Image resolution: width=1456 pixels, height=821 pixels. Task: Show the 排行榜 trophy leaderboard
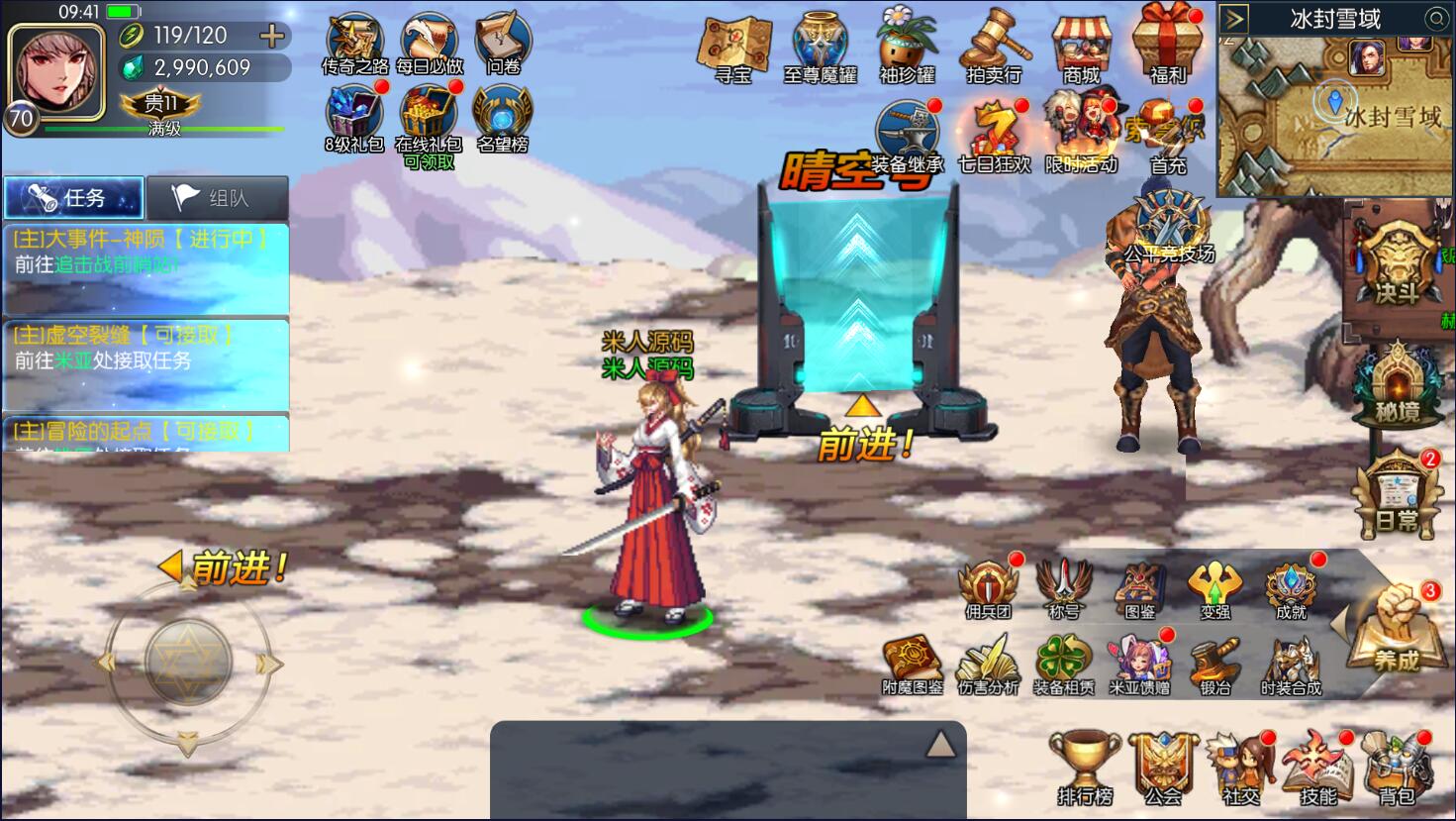tap(1085, 769)
